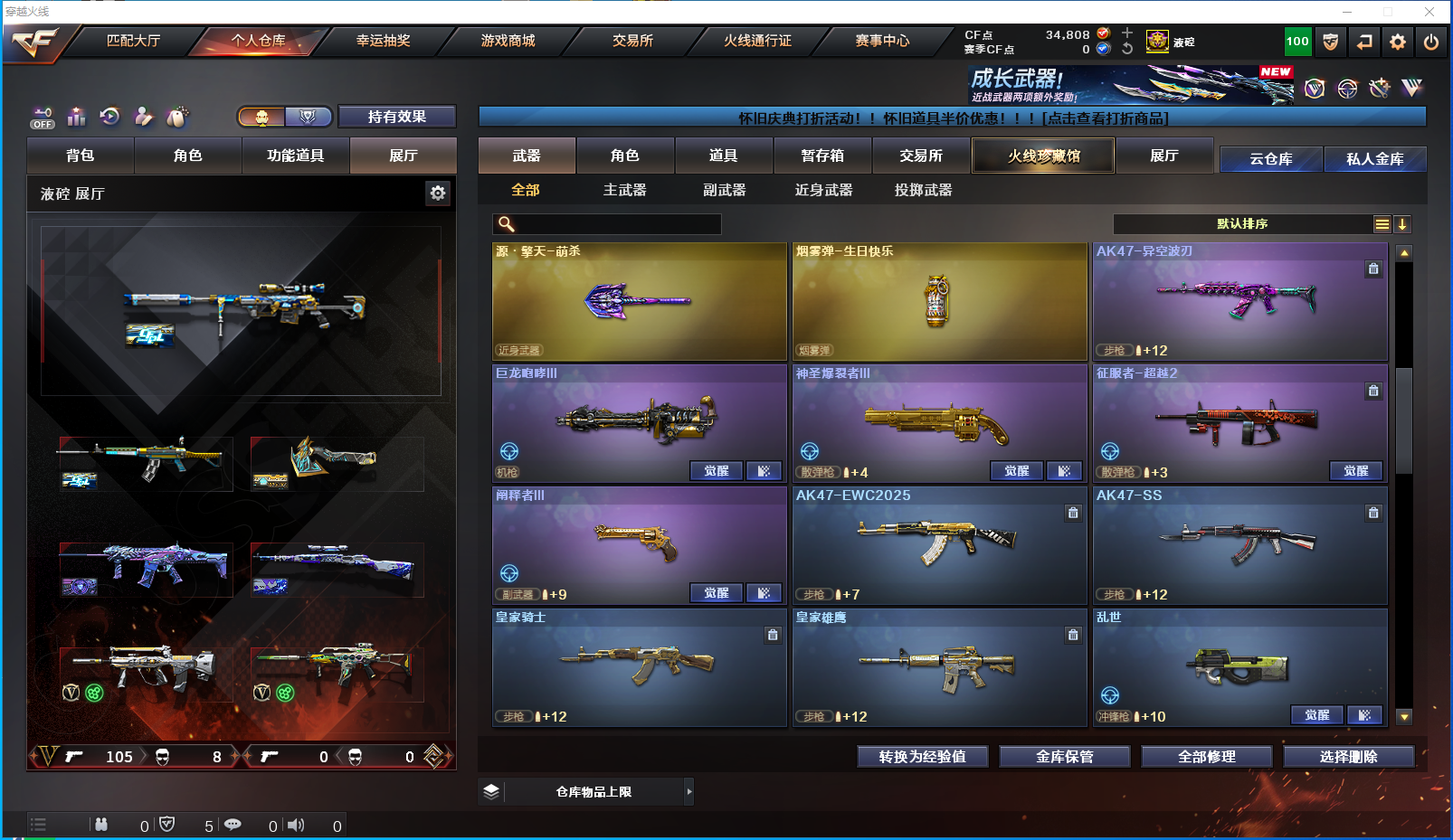Open the 暂存箱 storage tab
Screen dimensions: 1453x840
822,156
